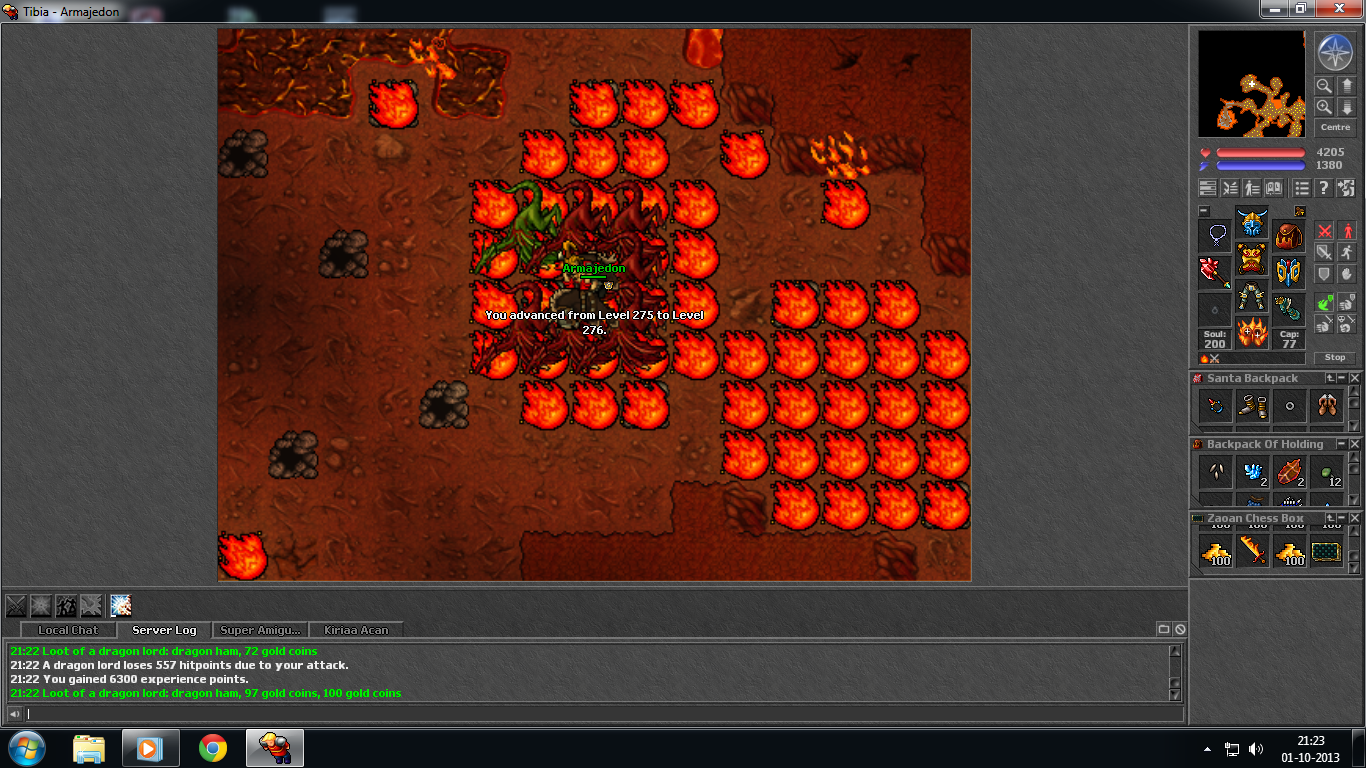Viewport: 1366px width, 768px height.
Task: Hit the Stop button
Action: (1335, 357)
